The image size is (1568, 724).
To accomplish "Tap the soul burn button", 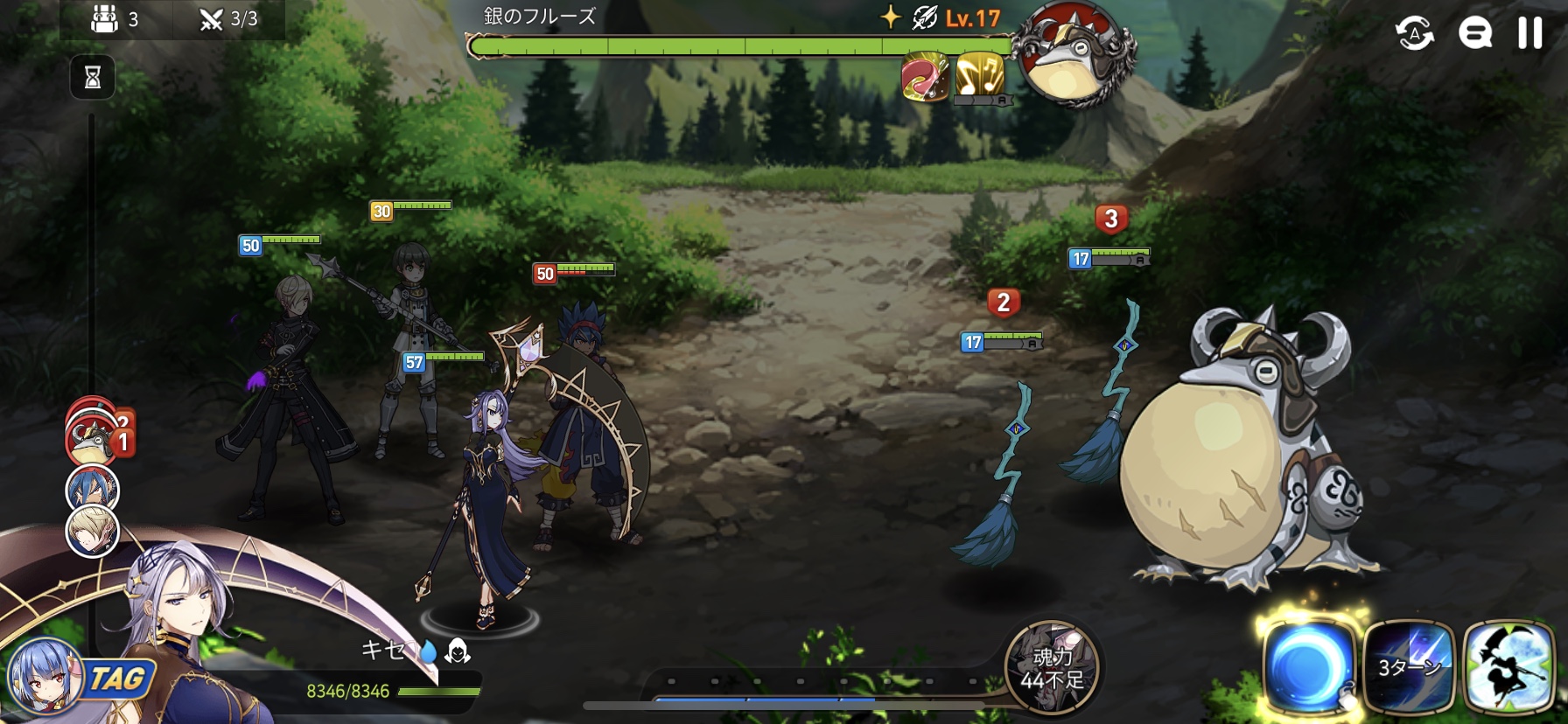I will [x=1052, y=668].
